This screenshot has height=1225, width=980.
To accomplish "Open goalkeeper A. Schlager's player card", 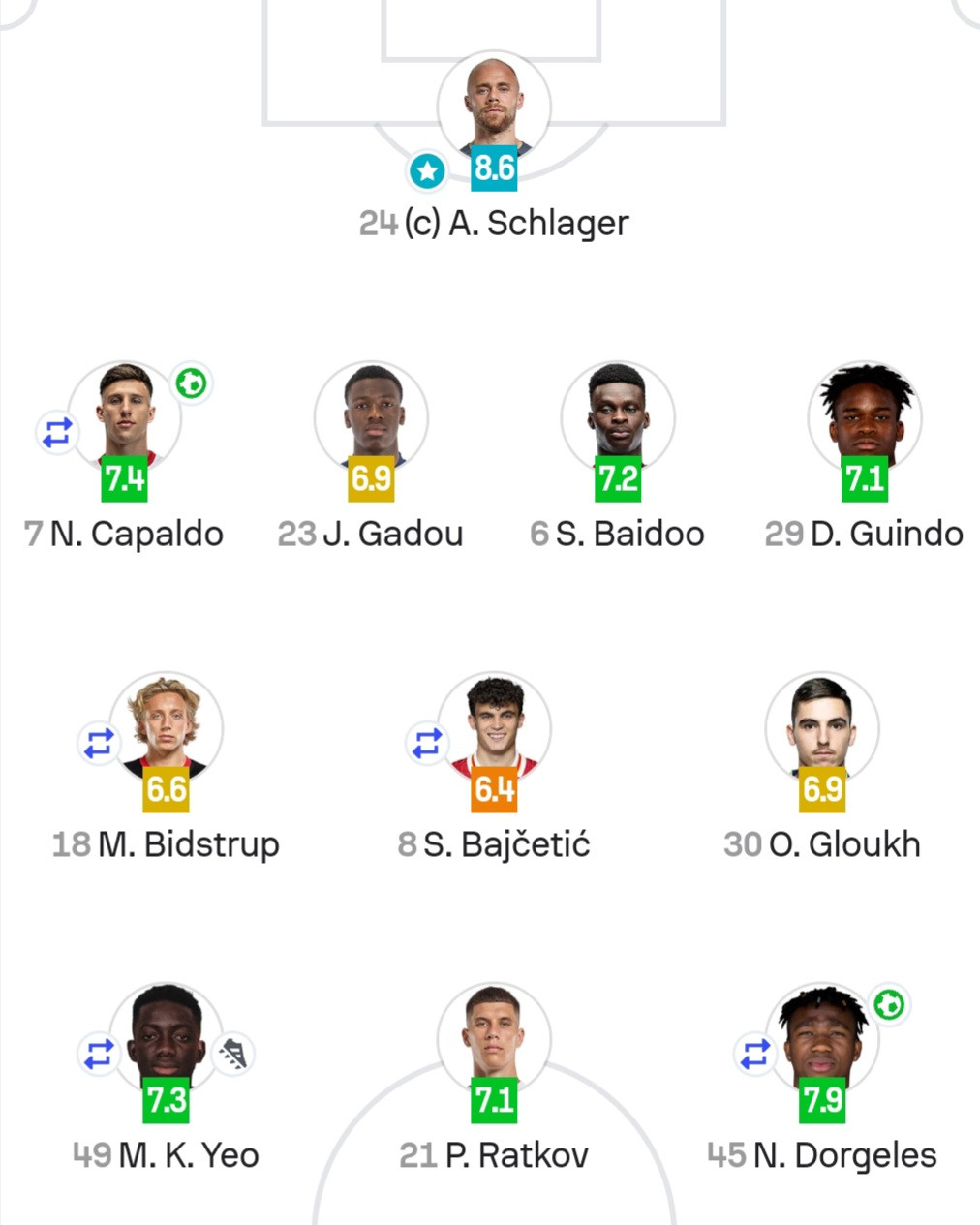I will coord(494,105).
